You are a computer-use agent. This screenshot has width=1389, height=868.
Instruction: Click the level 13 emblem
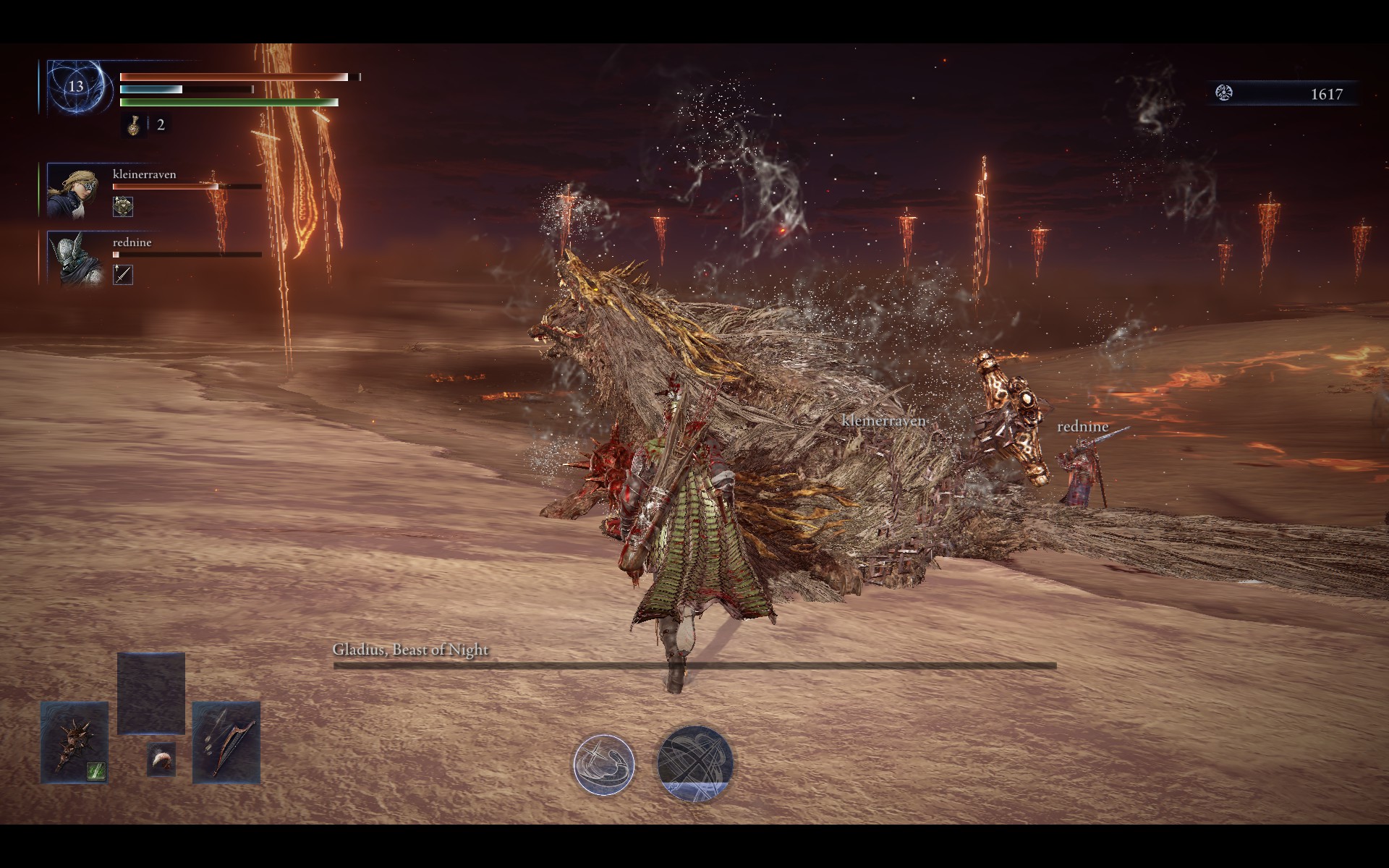76,87
